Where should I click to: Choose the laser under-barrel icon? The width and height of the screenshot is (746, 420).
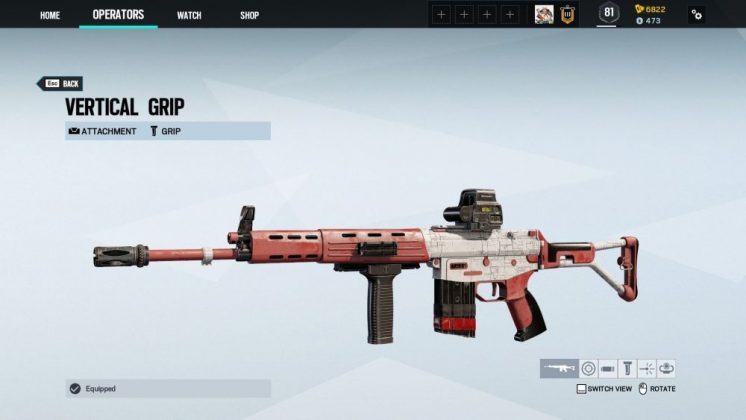647,369
